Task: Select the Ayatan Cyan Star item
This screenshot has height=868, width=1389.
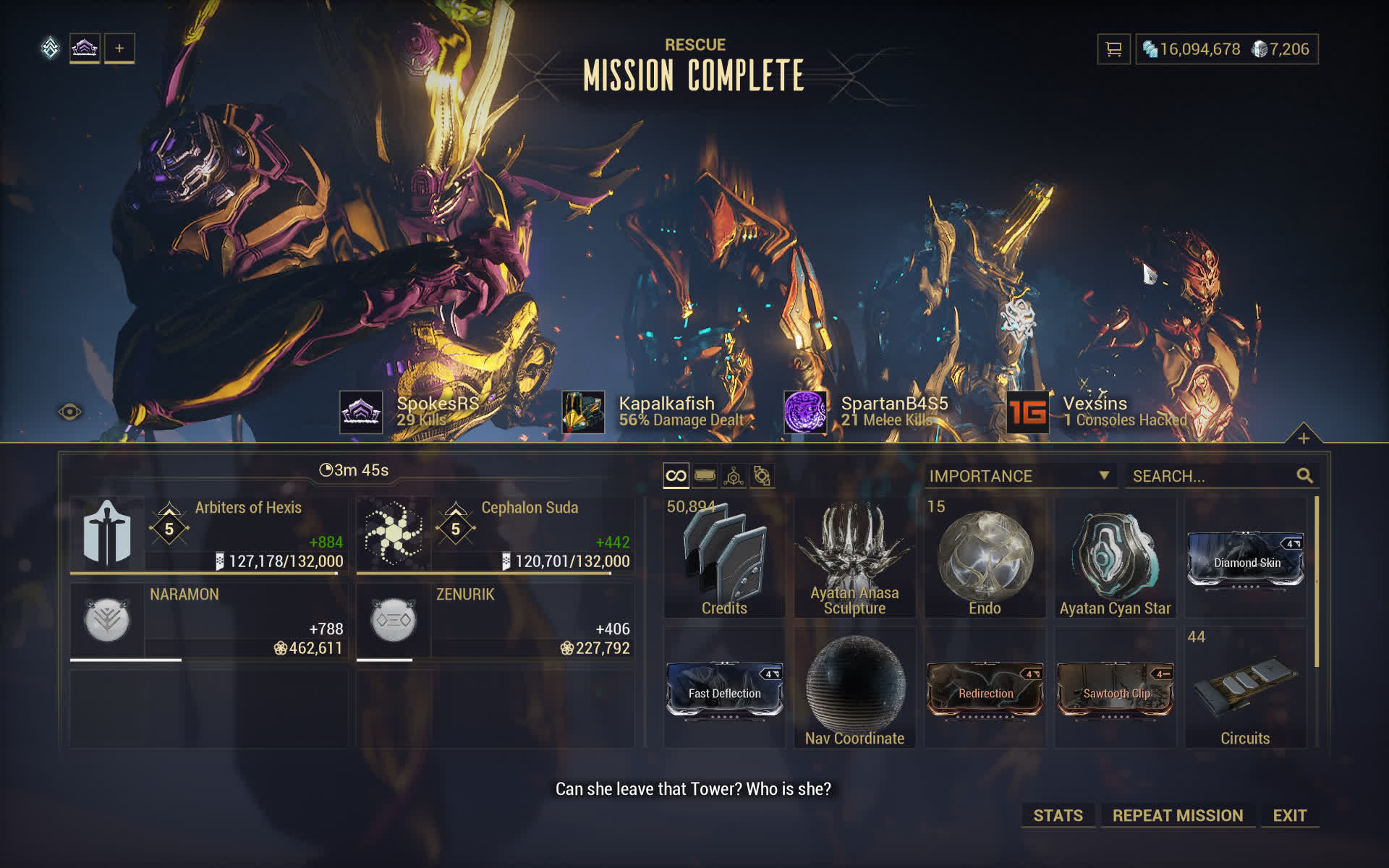Action: point(1115,557)
